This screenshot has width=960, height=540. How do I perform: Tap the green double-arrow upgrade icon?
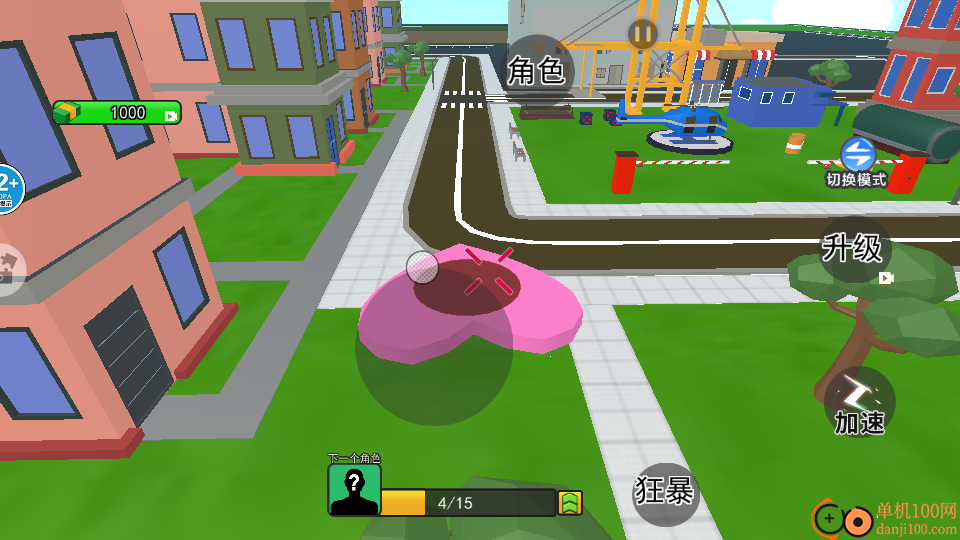coord(570,503)
